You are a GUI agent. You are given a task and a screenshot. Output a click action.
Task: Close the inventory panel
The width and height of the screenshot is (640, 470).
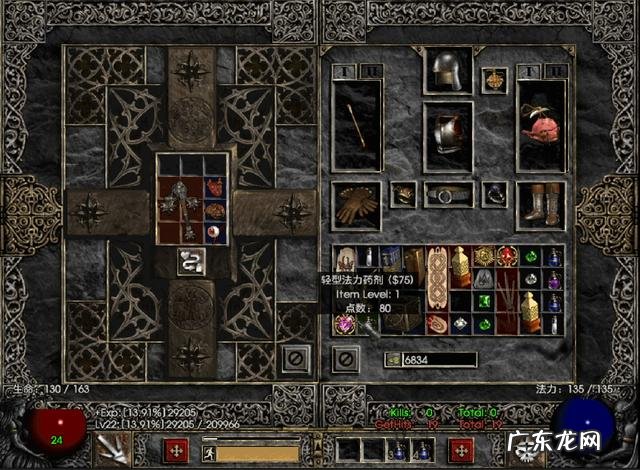[346, 357]
